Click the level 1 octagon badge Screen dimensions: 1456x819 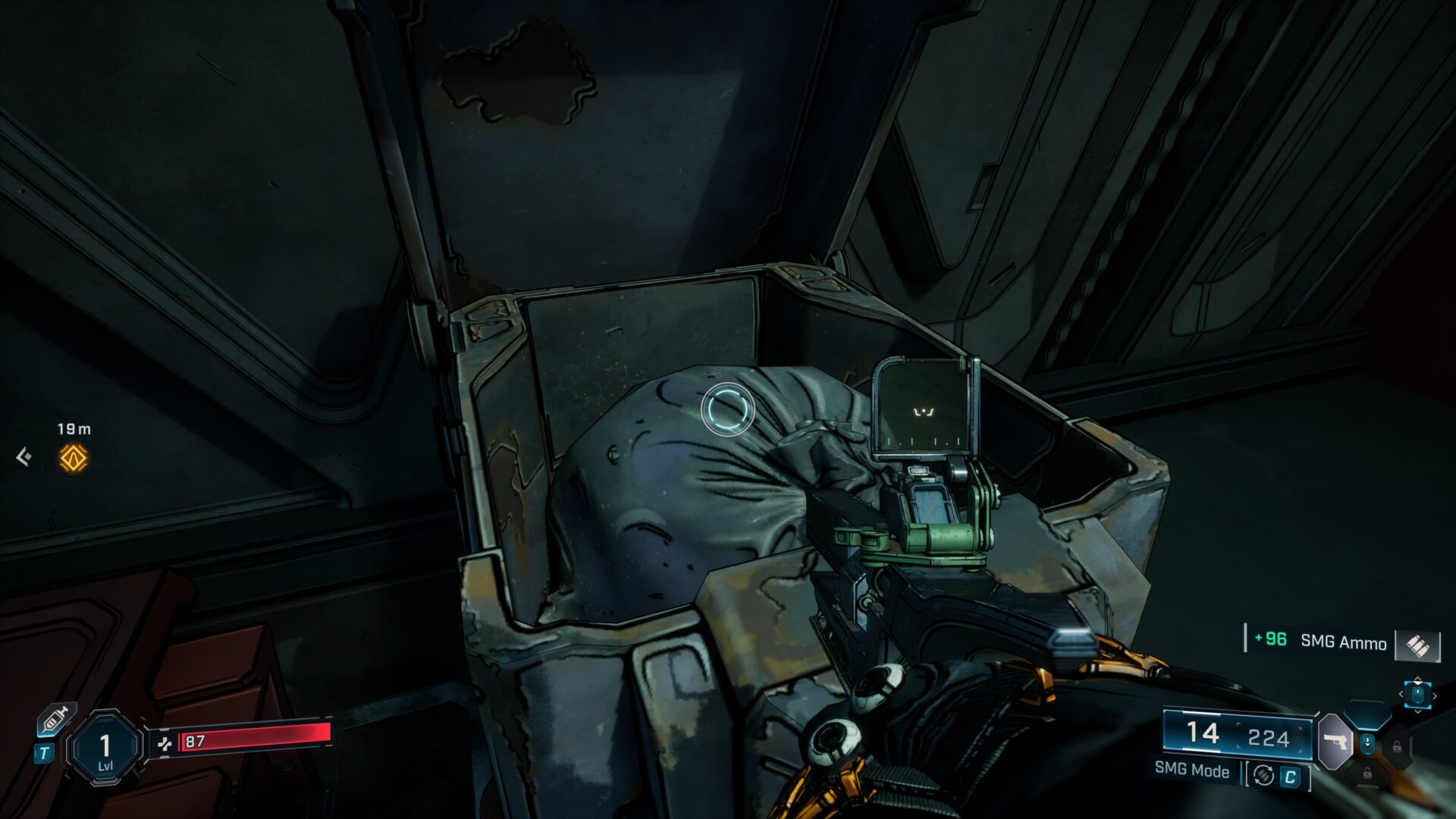pyautogui.click(x=105, y=749)
